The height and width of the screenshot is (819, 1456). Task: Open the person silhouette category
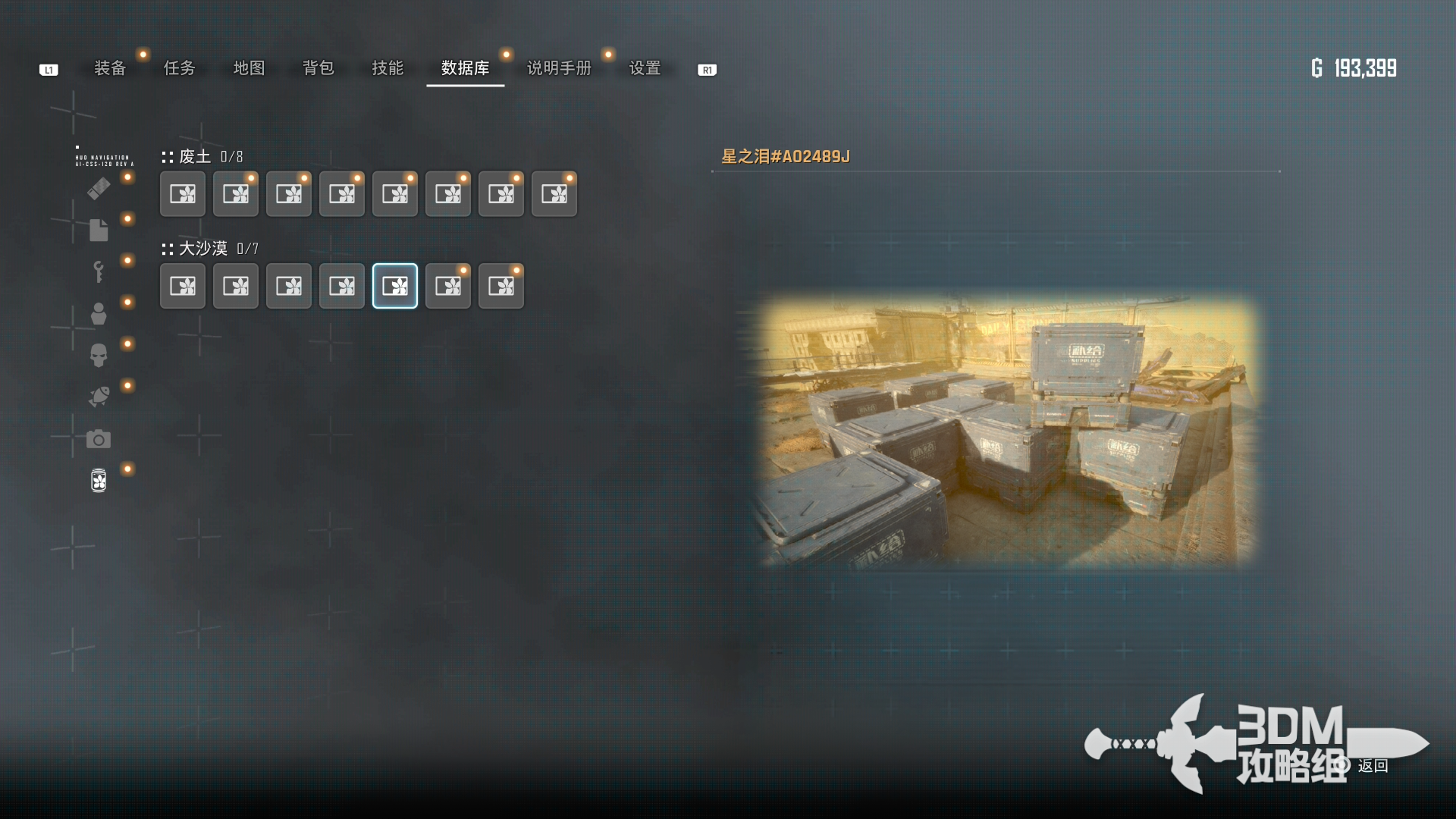[x=99, y=313]
